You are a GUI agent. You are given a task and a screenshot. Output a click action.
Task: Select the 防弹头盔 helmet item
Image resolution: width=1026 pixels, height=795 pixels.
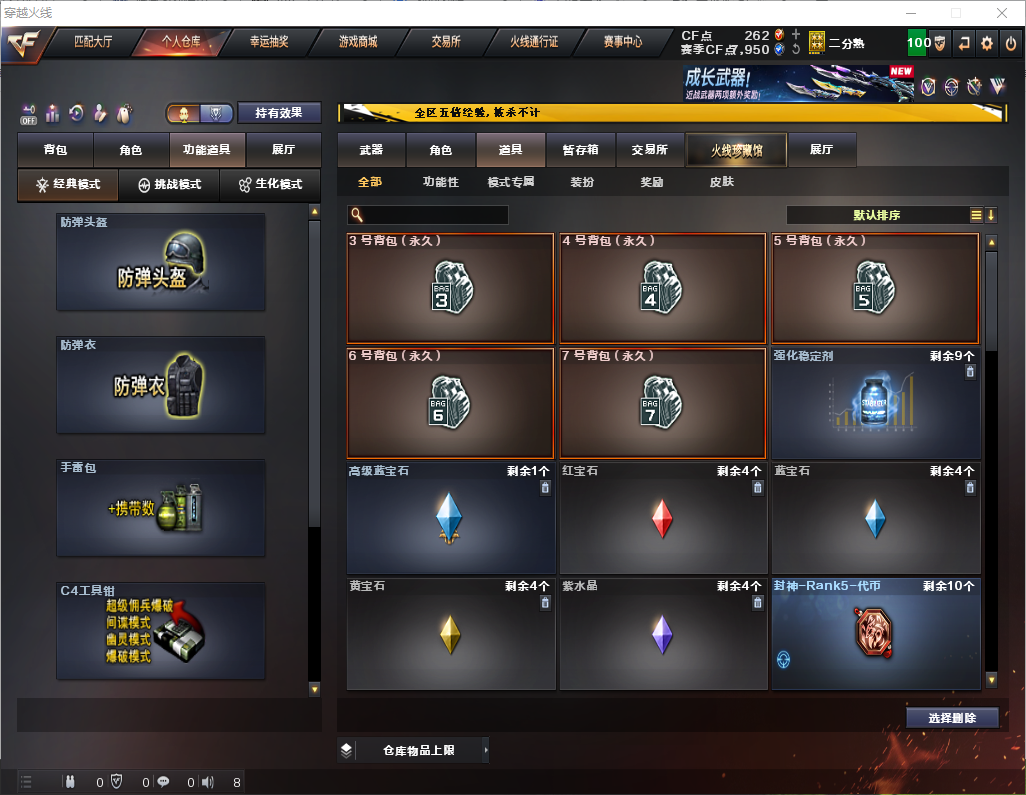[161, 262]
